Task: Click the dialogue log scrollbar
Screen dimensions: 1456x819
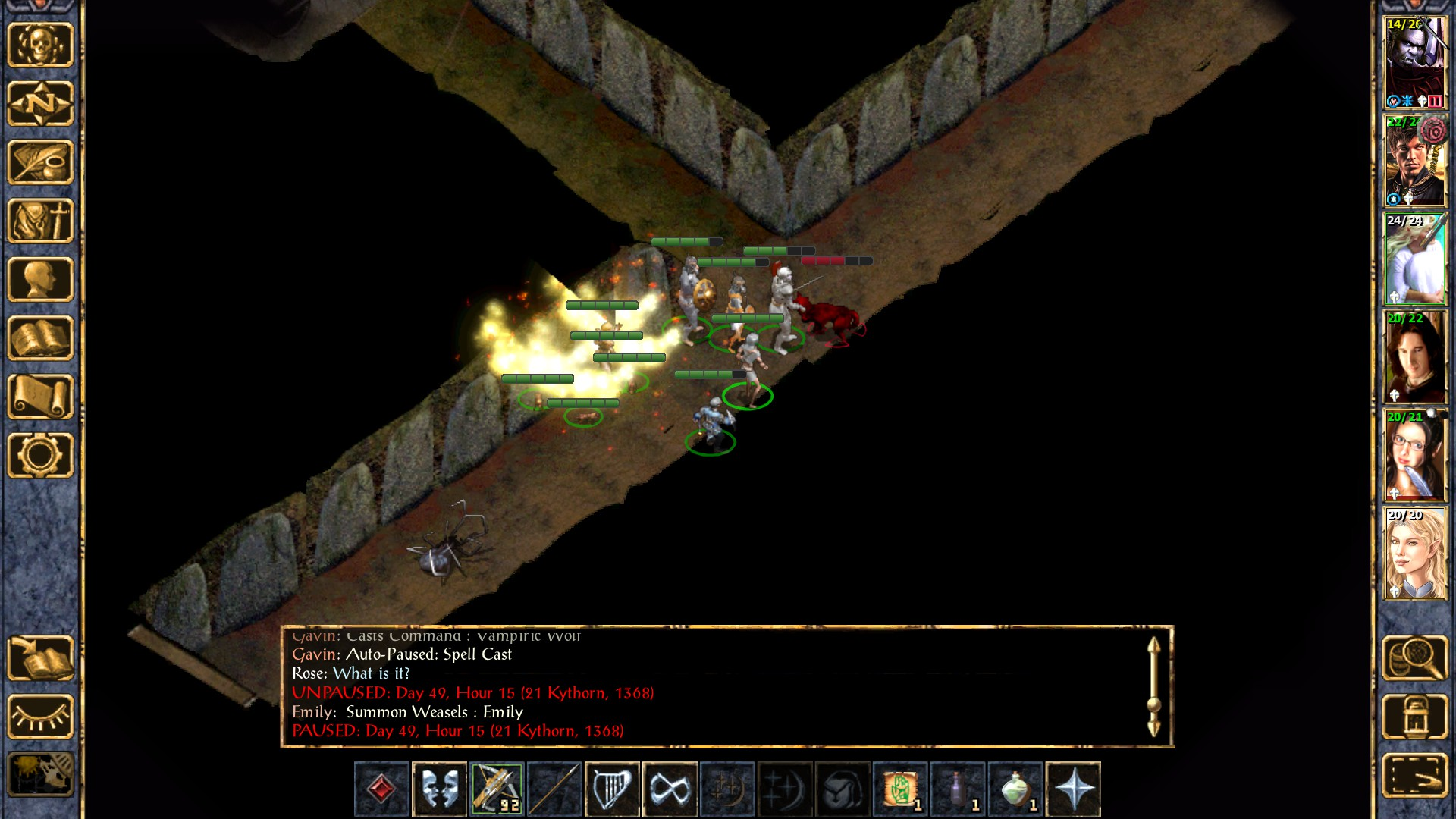Action: coord(1153,687)
